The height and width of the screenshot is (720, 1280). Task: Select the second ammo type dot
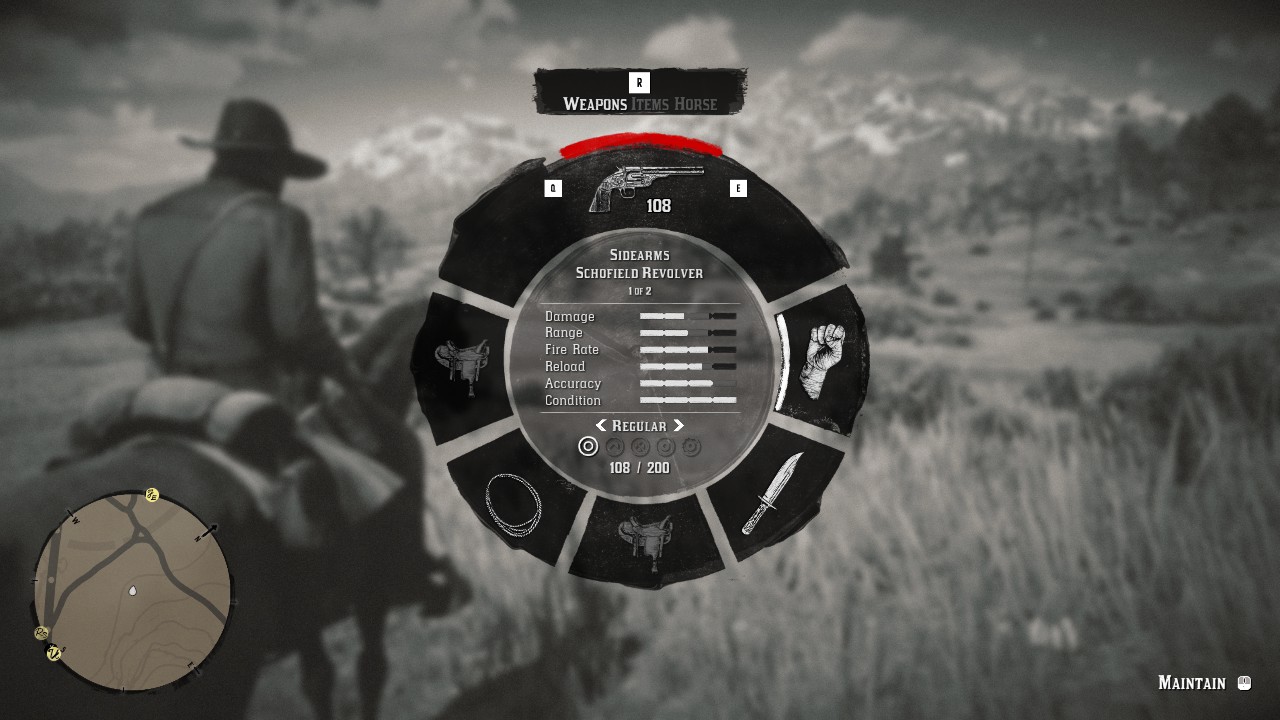click(x=613, y=447)
